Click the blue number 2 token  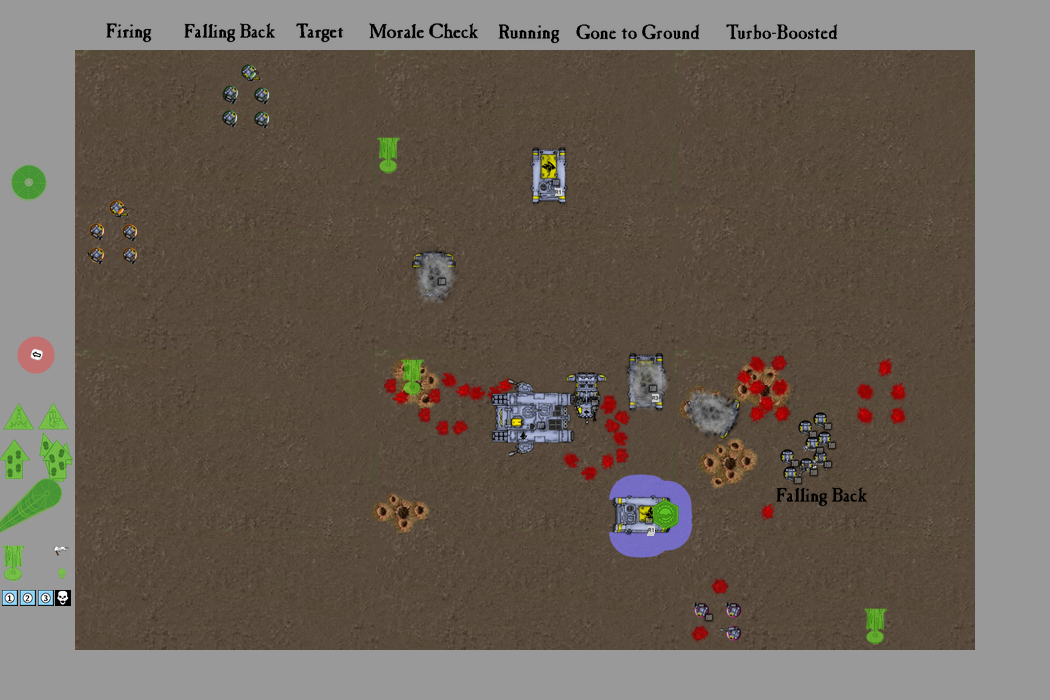[27, 598]
